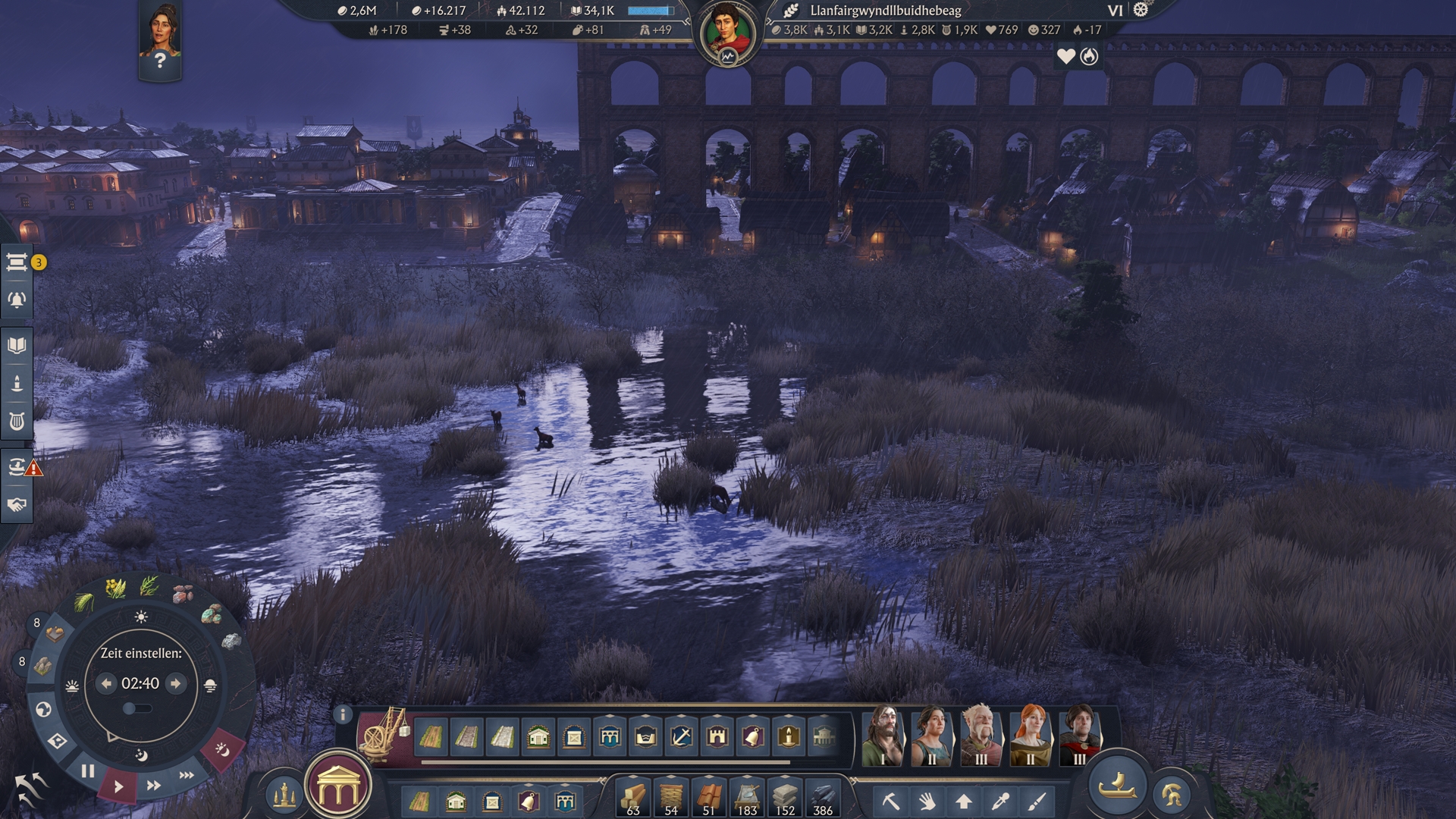This screenshot has width=1456, height=819.
Task: Open the temple building construction menu
Action: coord(338,790)
